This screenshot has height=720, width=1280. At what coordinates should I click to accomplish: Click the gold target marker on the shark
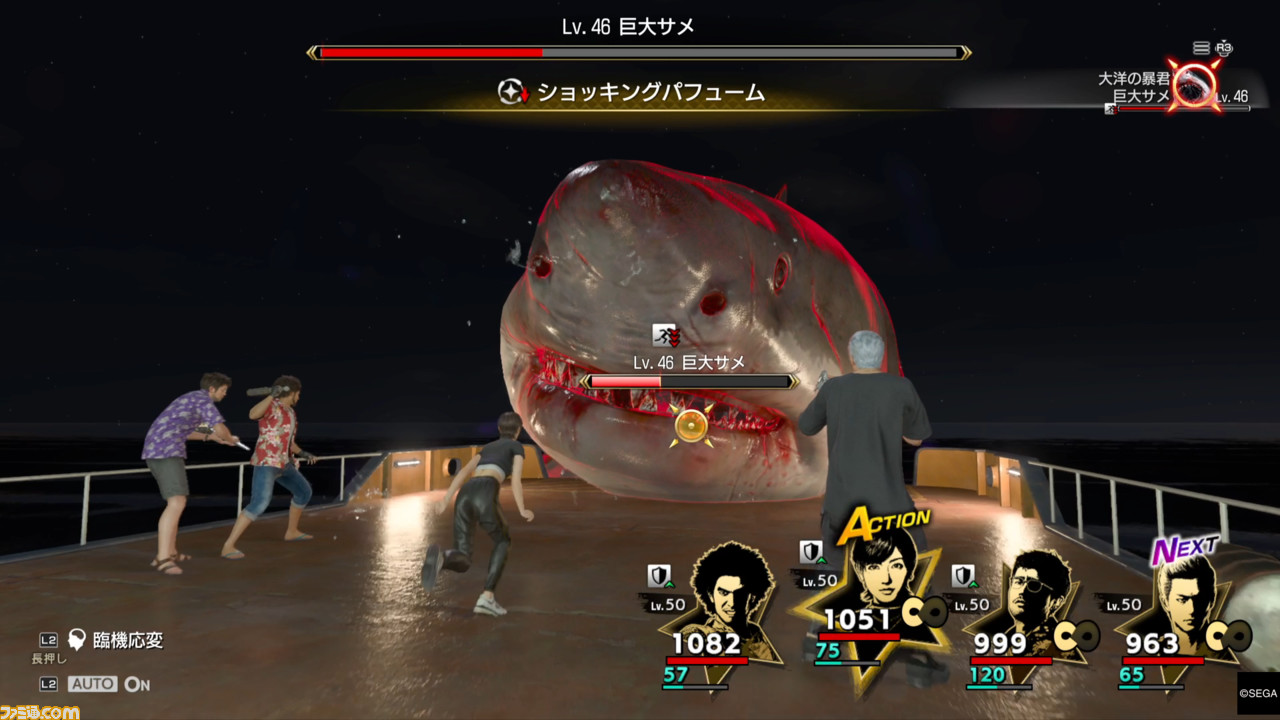tap(690, 425)
